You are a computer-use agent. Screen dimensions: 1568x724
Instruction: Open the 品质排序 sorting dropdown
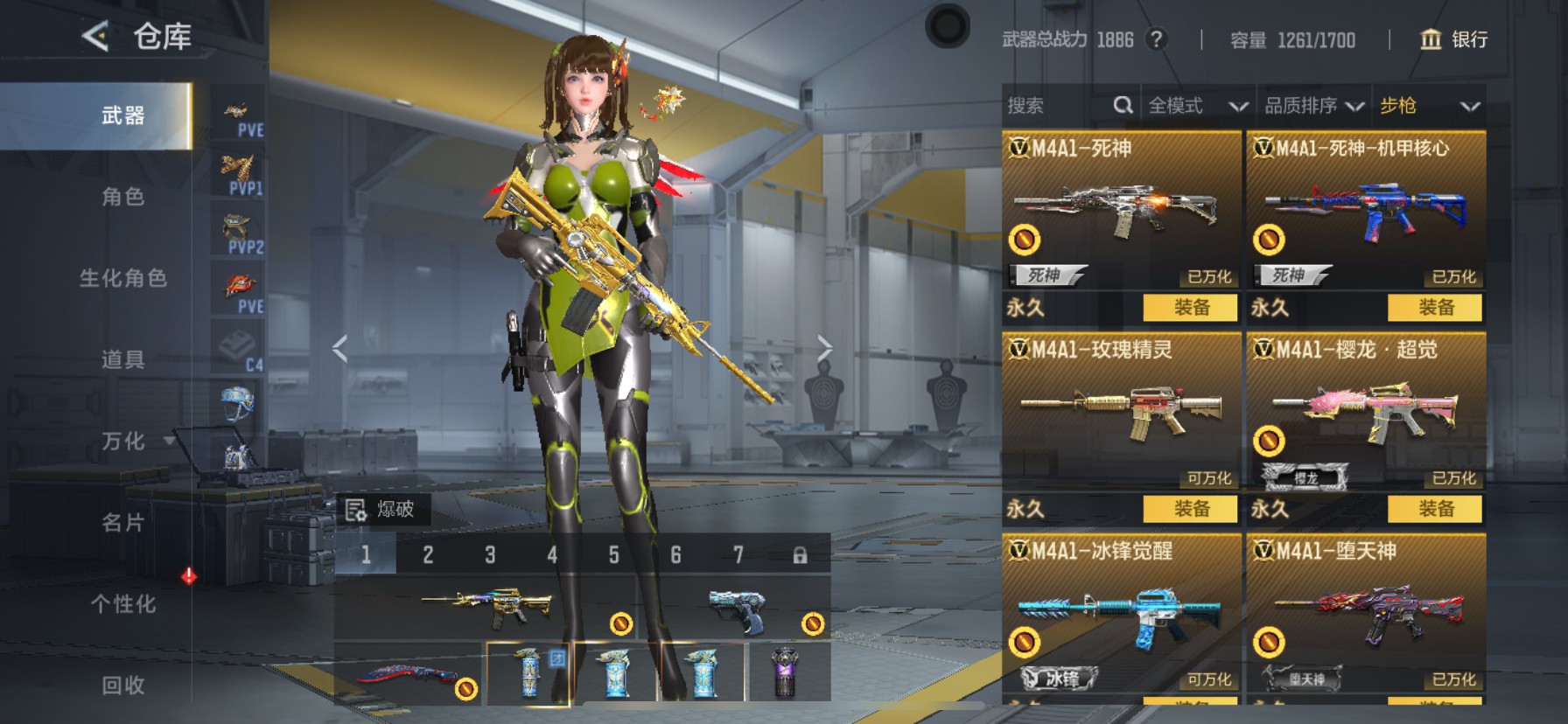[1313, 106]
